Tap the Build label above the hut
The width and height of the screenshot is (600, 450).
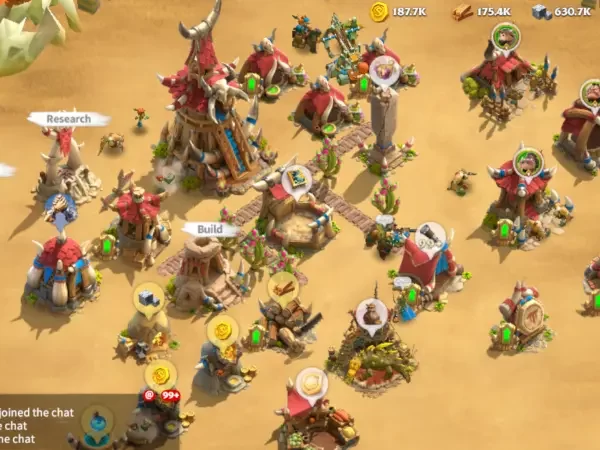[x=209, y=229]
